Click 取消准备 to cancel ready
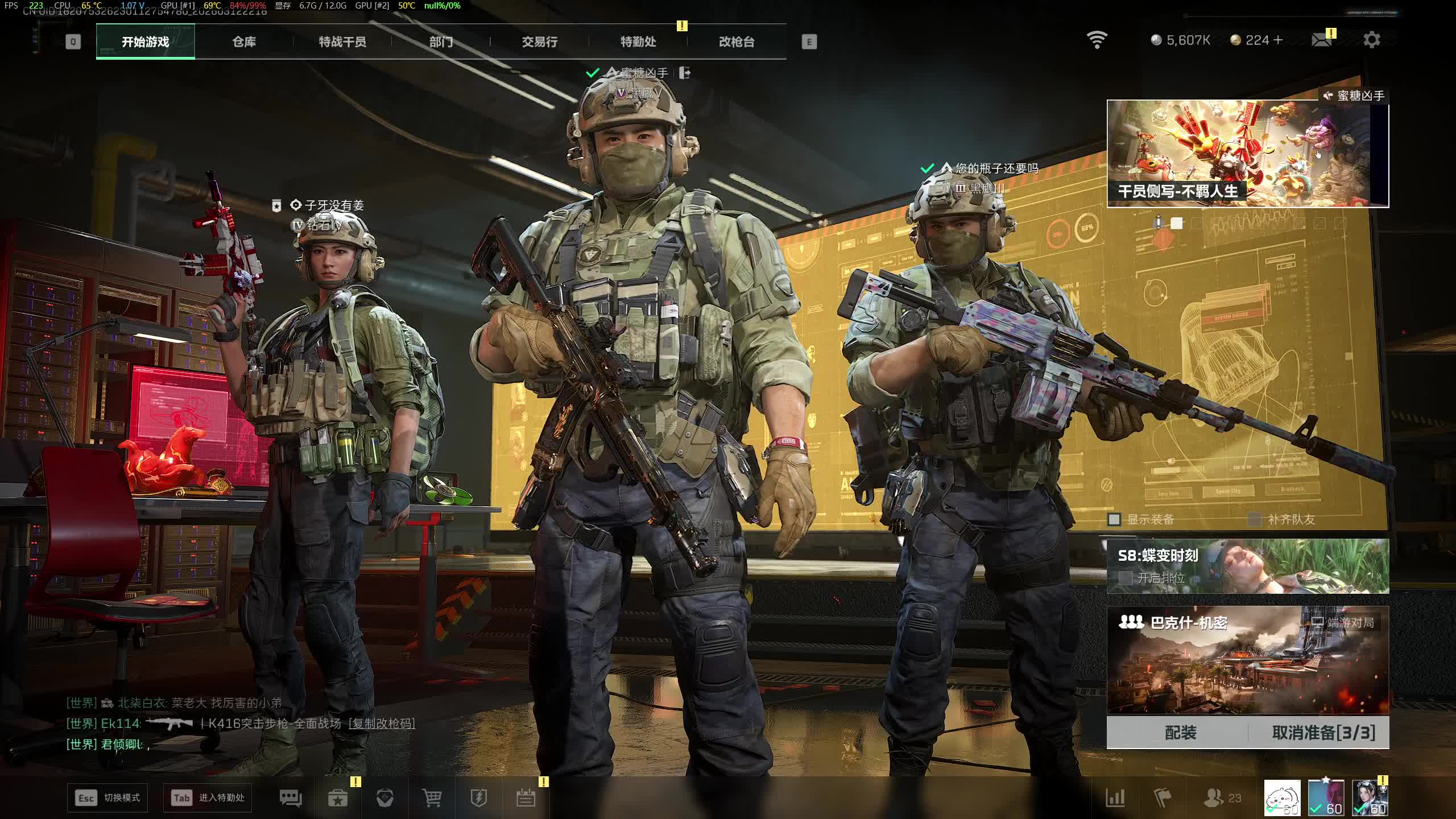The height and width of the screenshot is (819, 1456). (x=1323, y=733)
